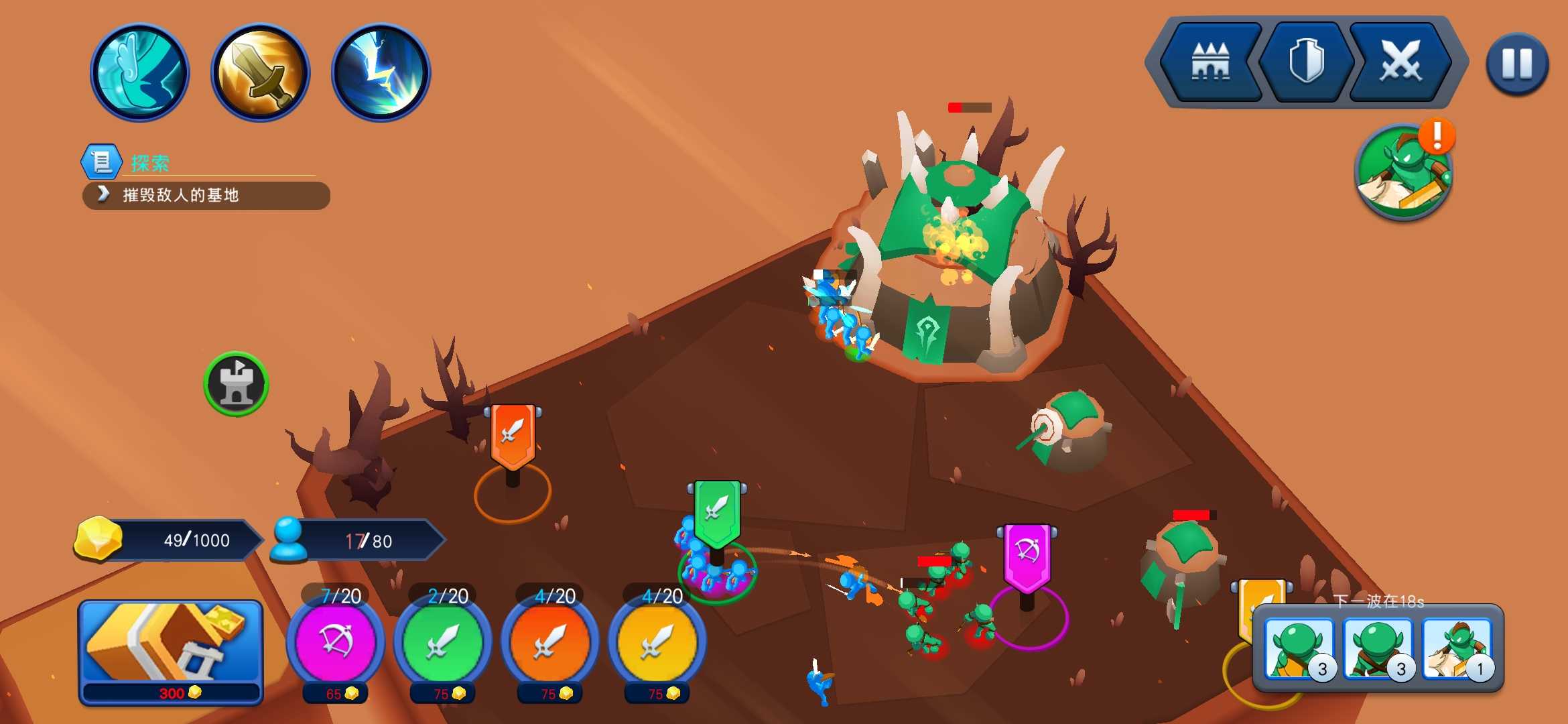Open the goblin rider alert portrait
Screen dimensions: 1568x724
(1404, 171)
